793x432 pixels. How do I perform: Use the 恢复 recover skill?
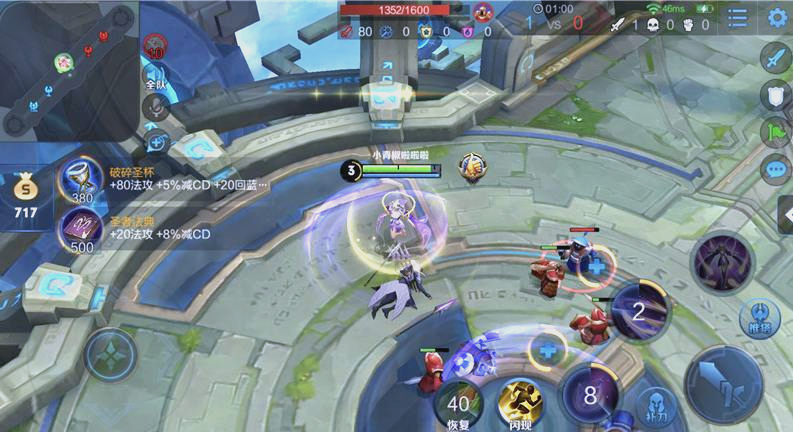click(x=459, y=403)
